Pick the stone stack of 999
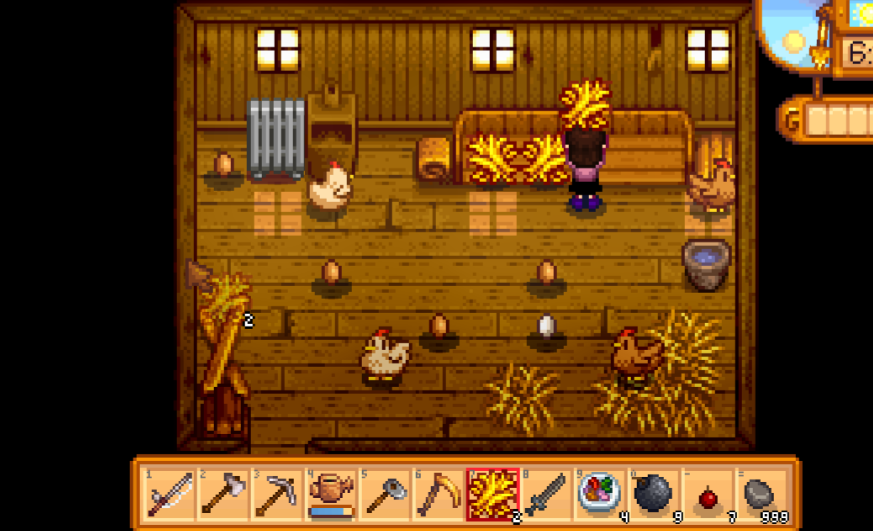 [x=761, y=494]
